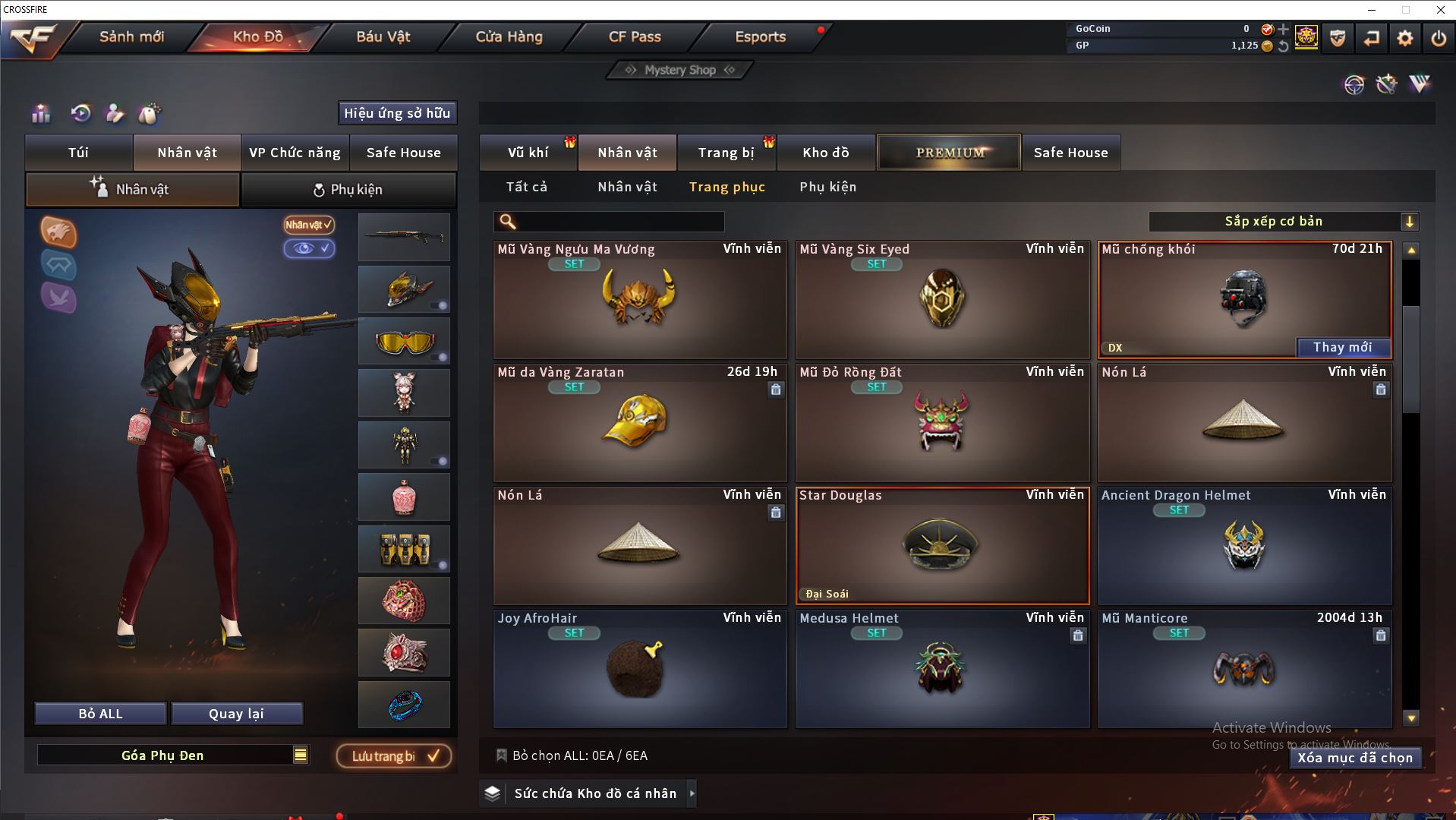
Task: Click the item search box
Action: (619, 222)
